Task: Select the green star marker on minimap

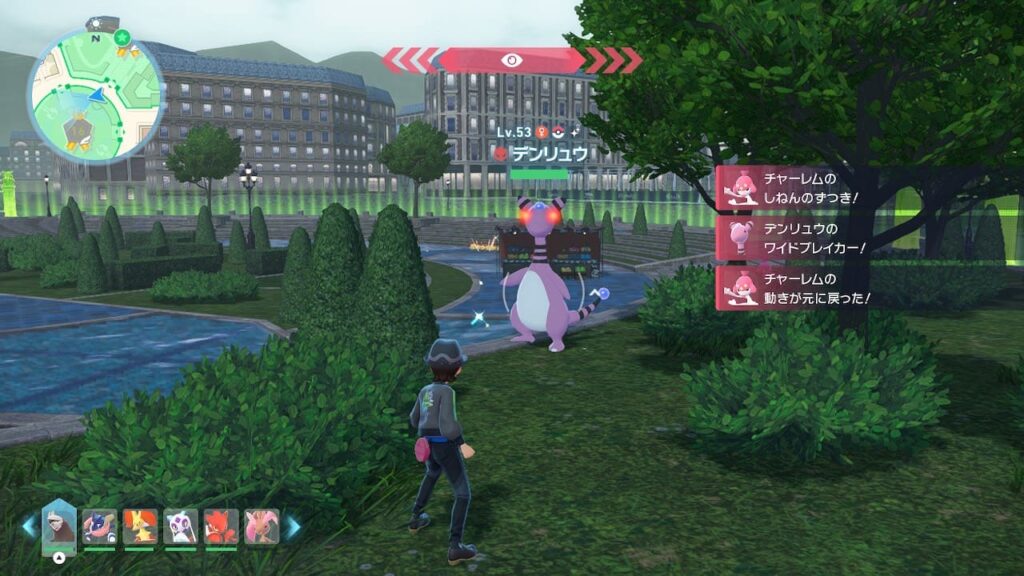Action: click(x=122, y=38)
